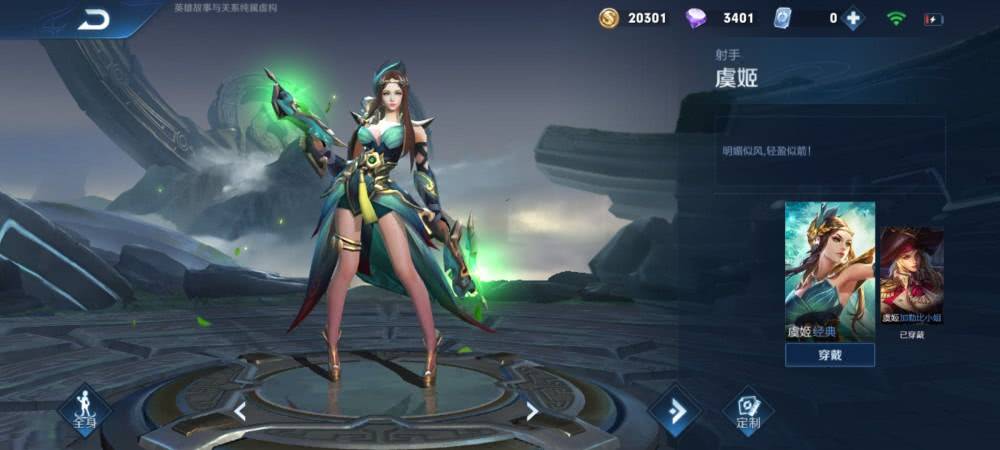Viewport: 1000px width, 450px height.
Task: Tap the gold coin currency icon
Action: pyautogui.click(x=609, y=18)
